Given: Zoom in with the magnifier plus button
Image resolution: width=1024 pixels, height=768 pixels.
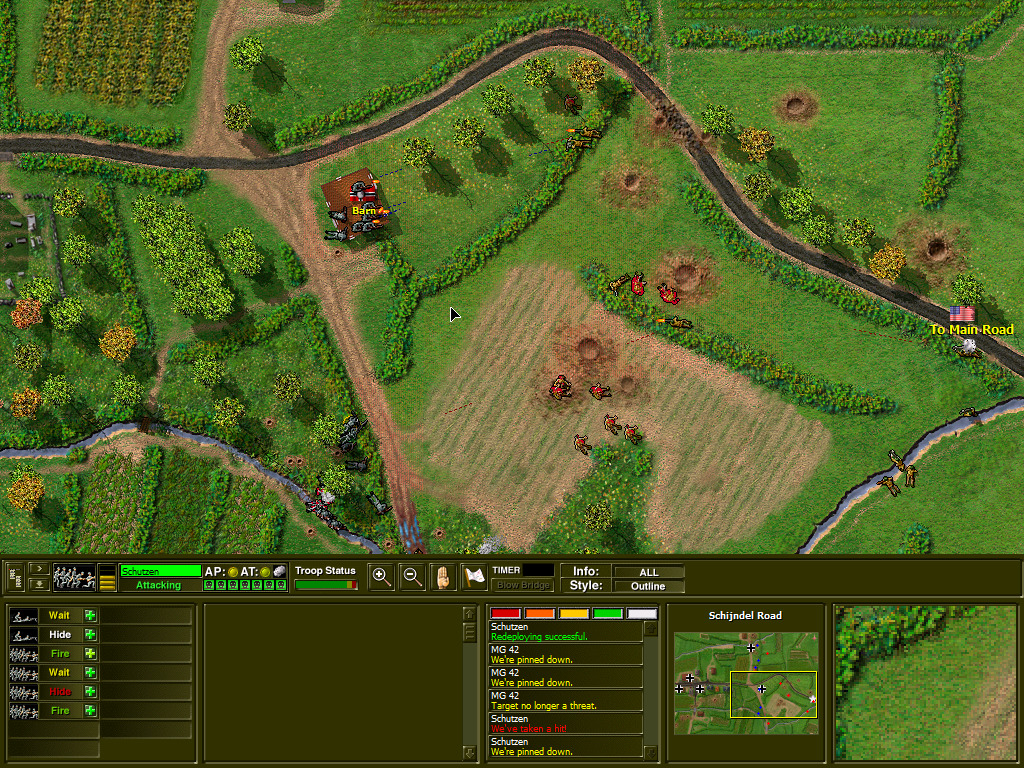Looking at the screenshot, I should (381, 576).
